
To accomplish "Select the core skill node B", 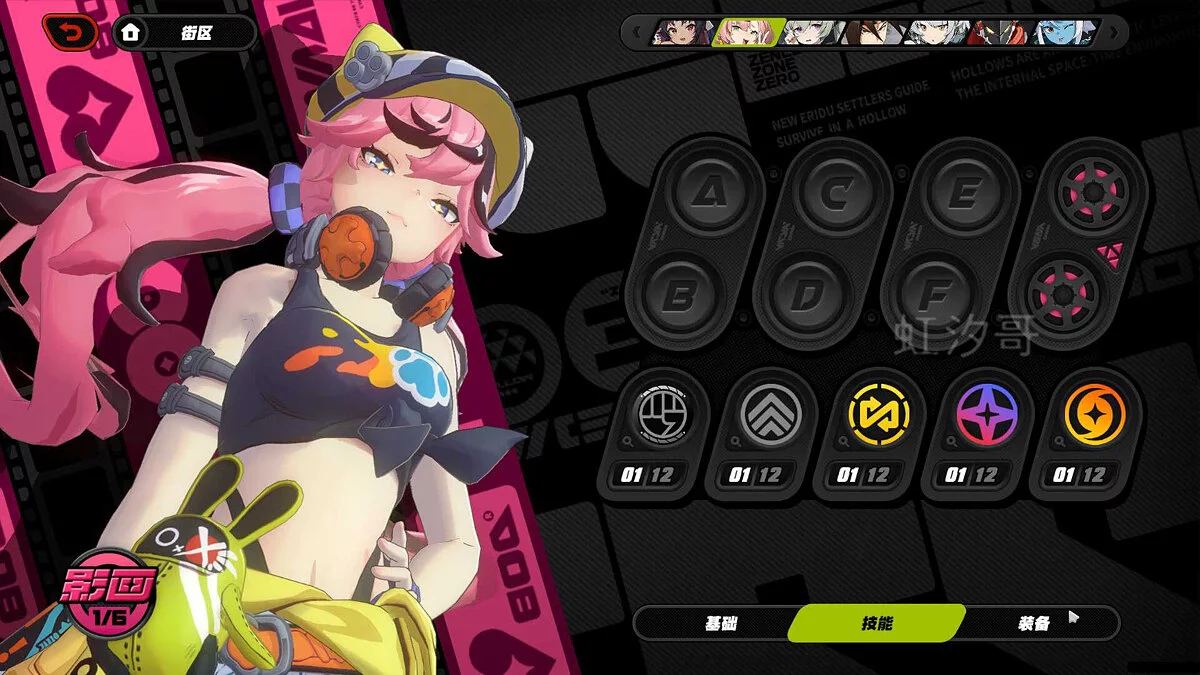I will (x=680, y=296).
